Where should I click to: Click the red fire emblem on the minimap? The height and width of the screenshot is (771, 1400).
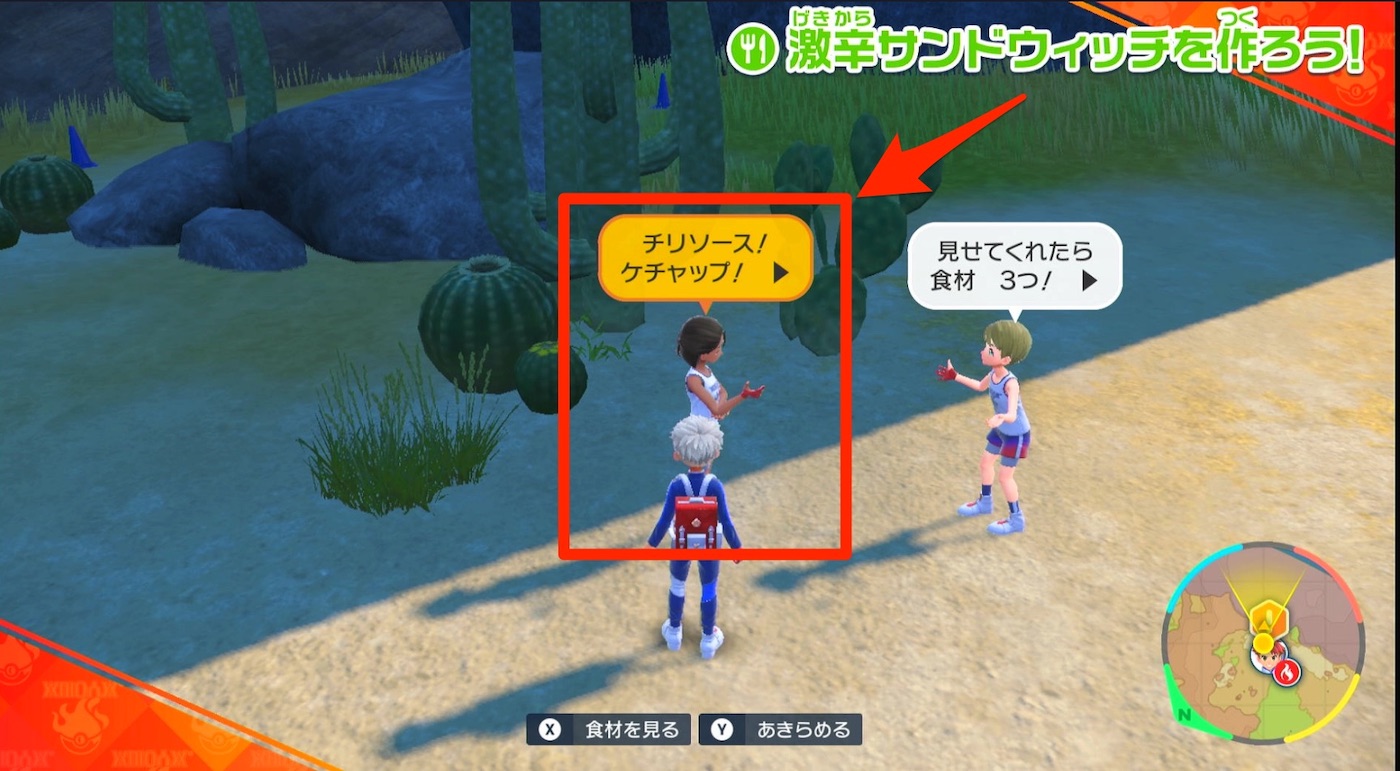(x=1288, y=671)
